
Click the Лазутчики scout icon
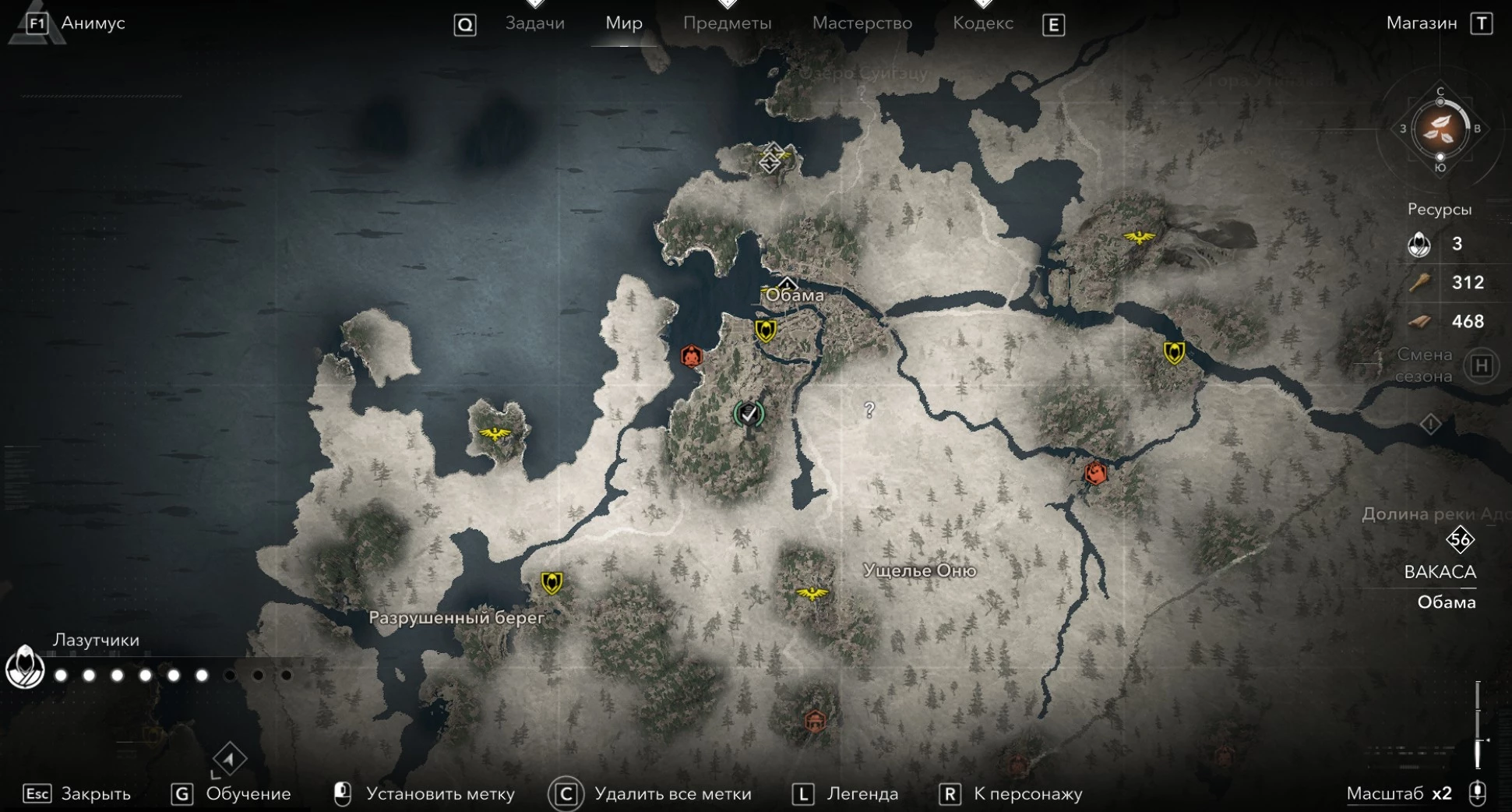(x=25, y=667)
